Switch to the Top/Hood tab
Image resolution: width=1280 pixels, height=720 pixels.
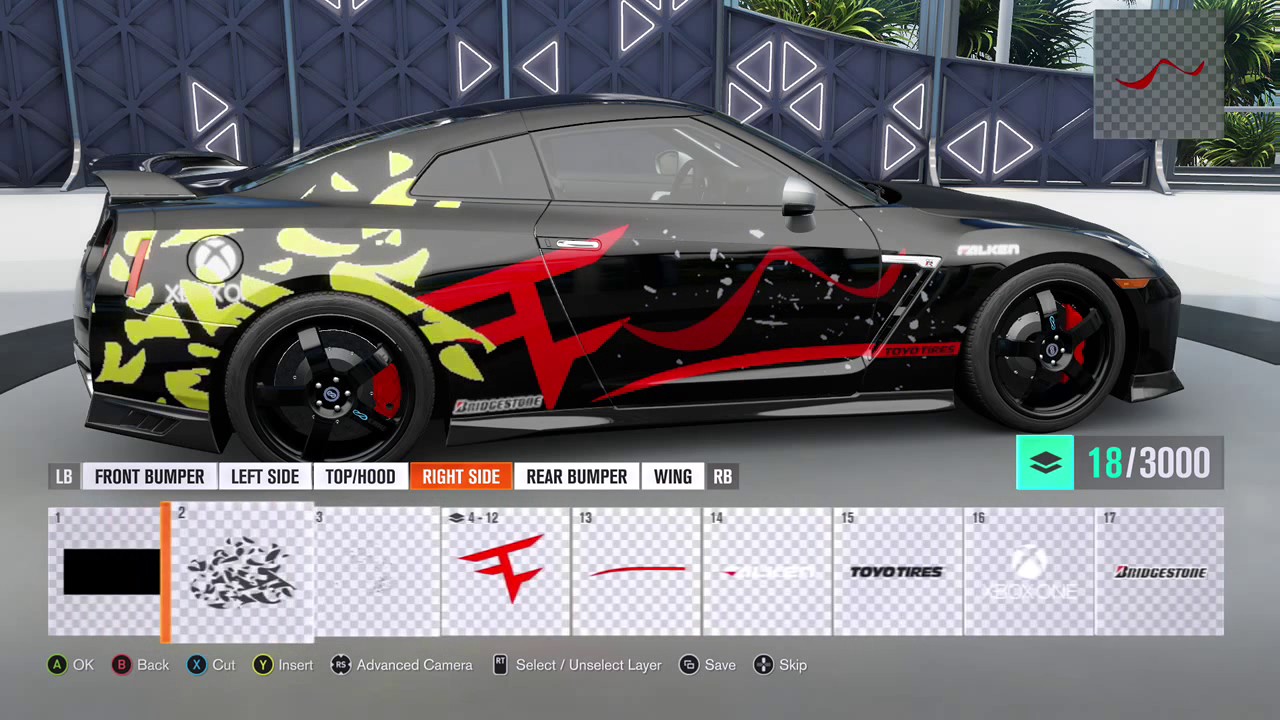click(x=360, y=476)
